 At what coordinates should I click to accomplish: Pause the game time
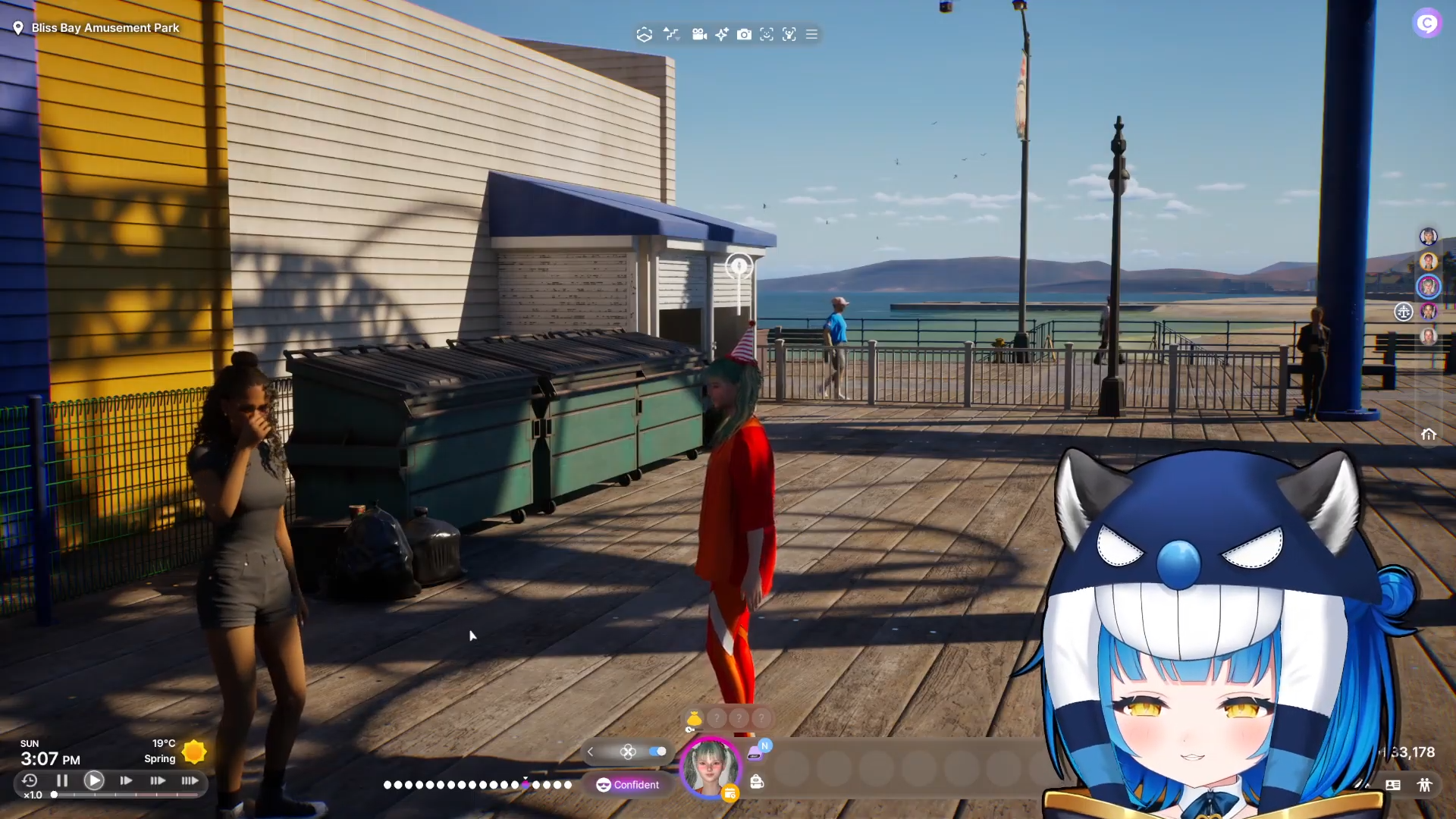pos(62,780)
